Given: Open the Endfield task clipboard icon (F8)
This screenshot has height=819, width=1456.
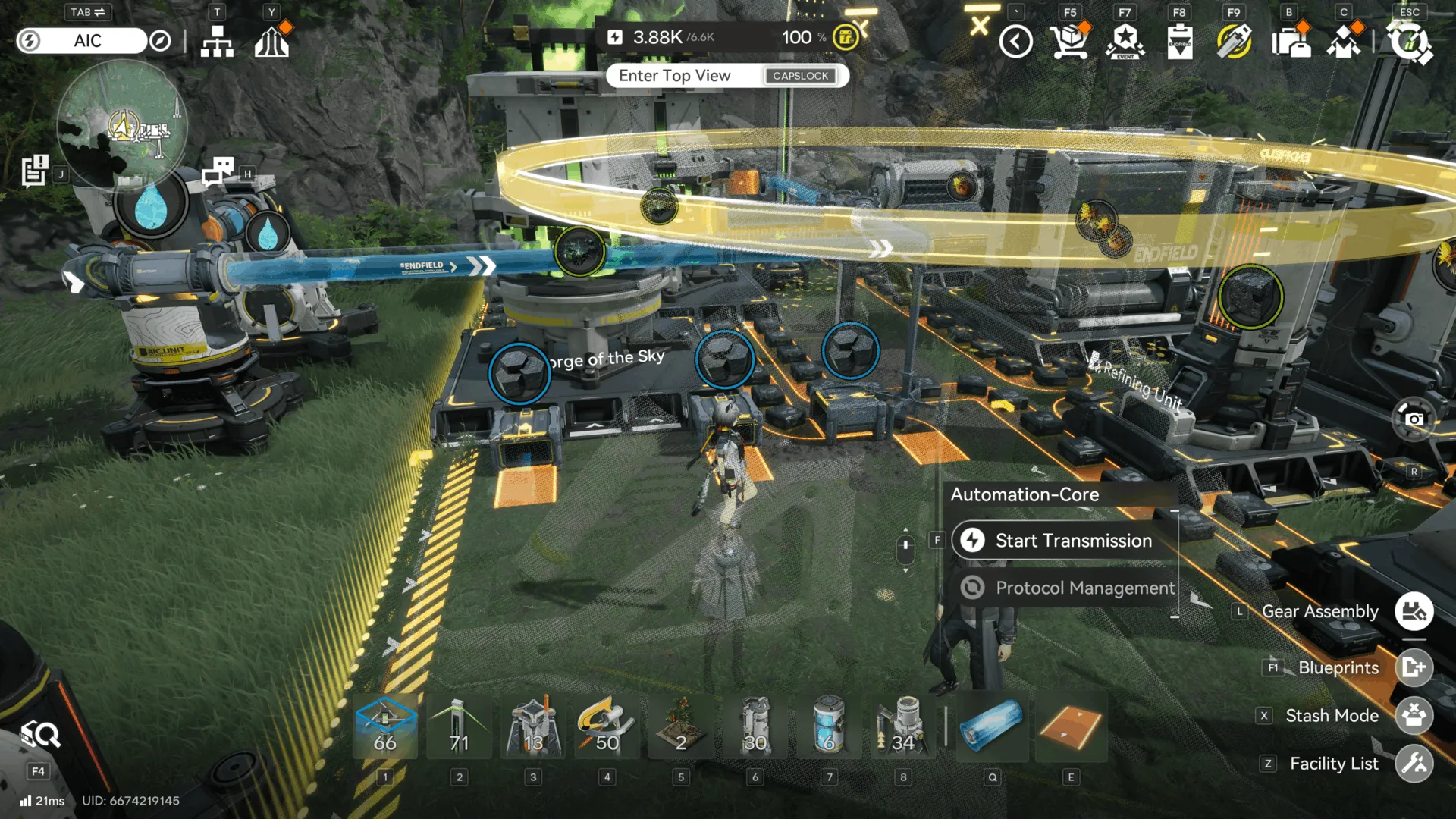Looking at the screenshot, I should pos(1180,42).
